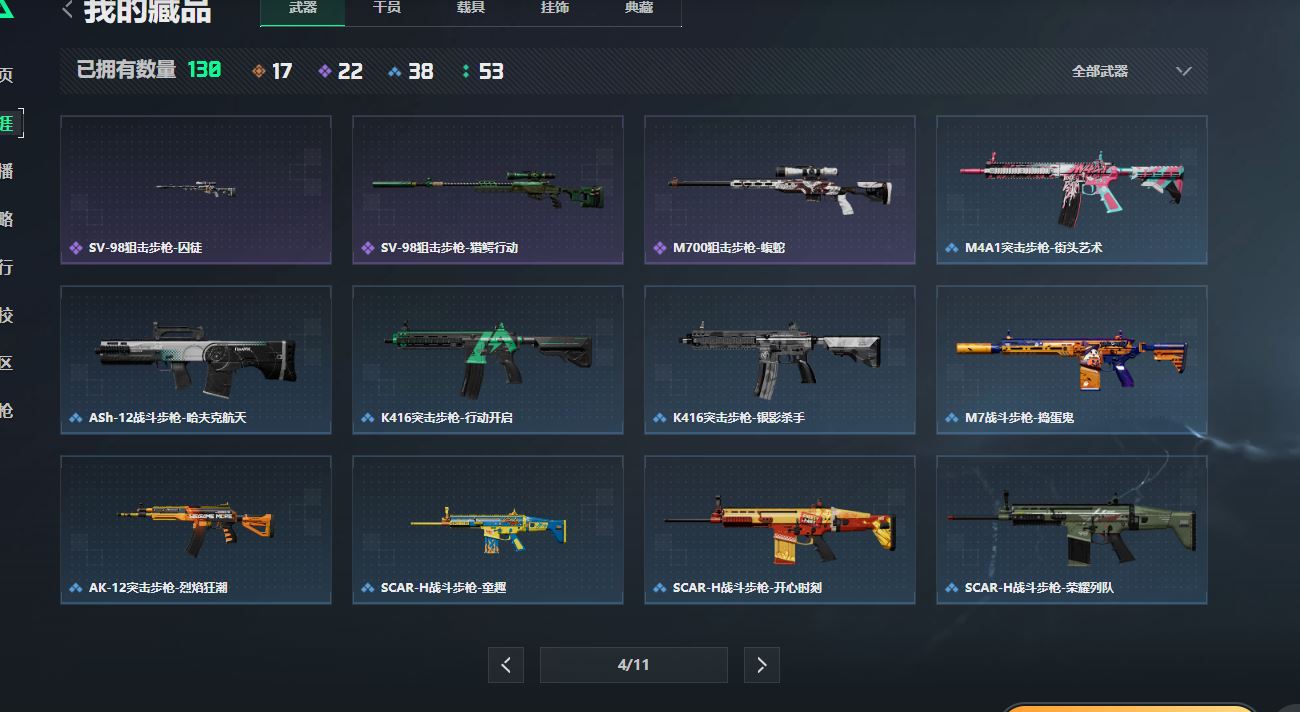1300x712 pixels.
Task: Choose the K416 银影杀手 skin
Action: [x=780, y=360]
